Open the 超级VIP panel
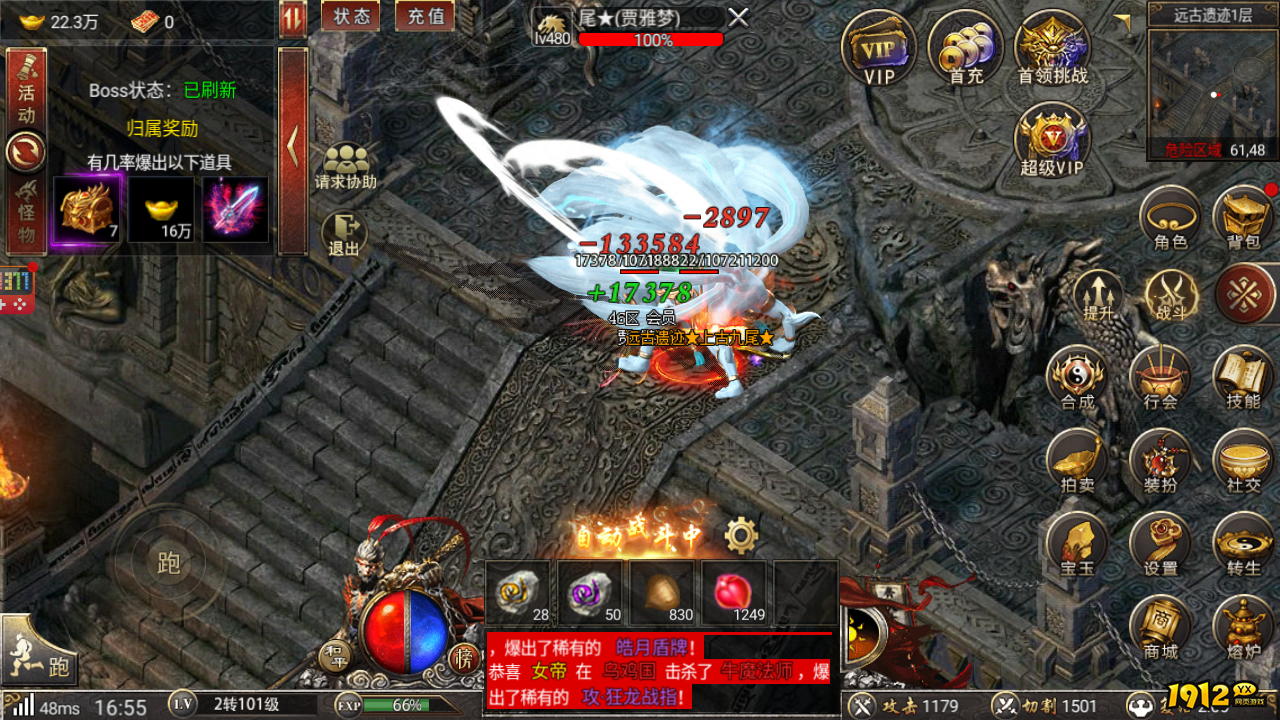Viewport: 1280px width, 720px height. (1052, 140)
